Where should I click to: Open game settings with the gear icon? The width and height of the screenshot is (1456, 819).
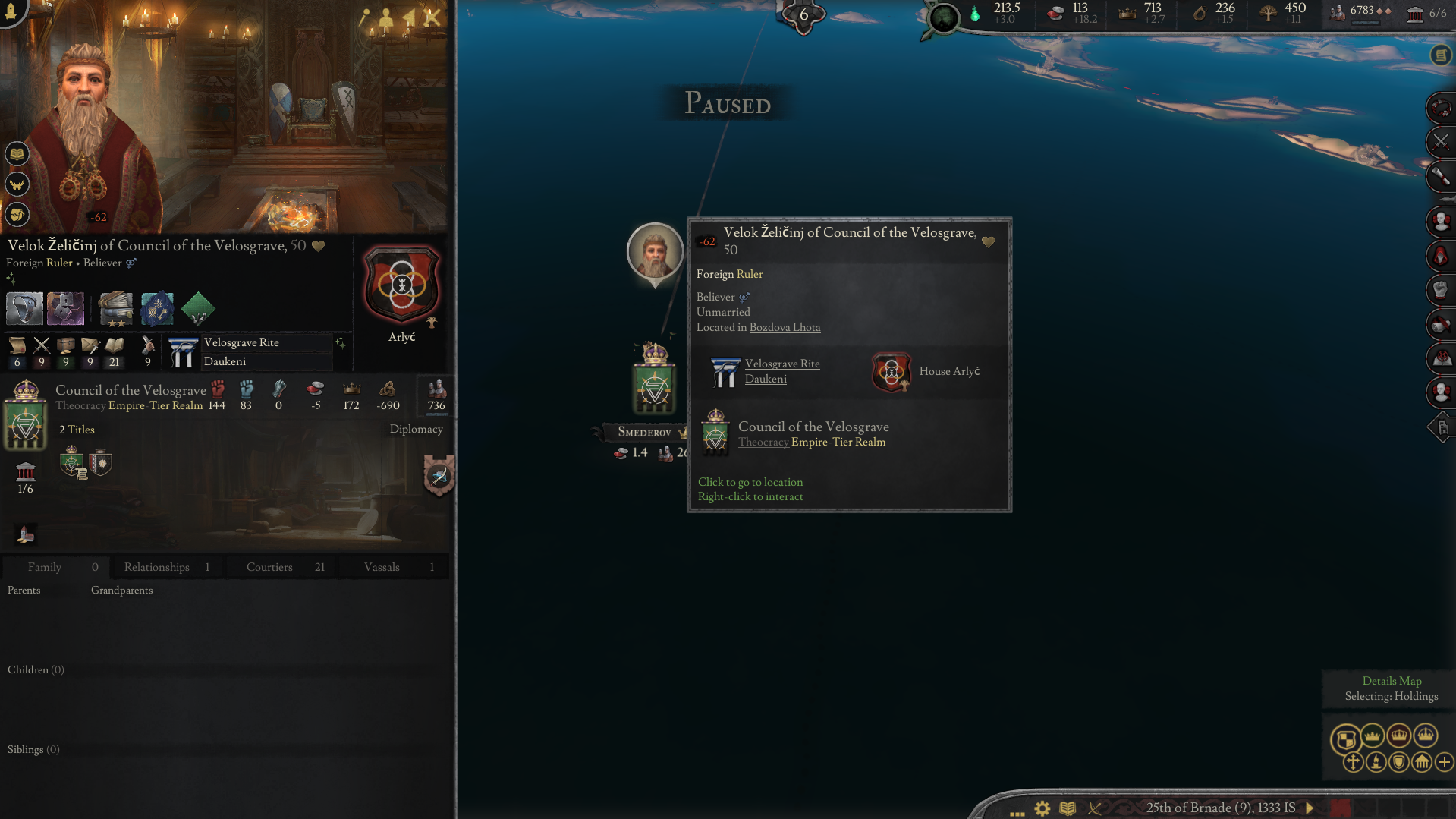[x=1042, y=808]
